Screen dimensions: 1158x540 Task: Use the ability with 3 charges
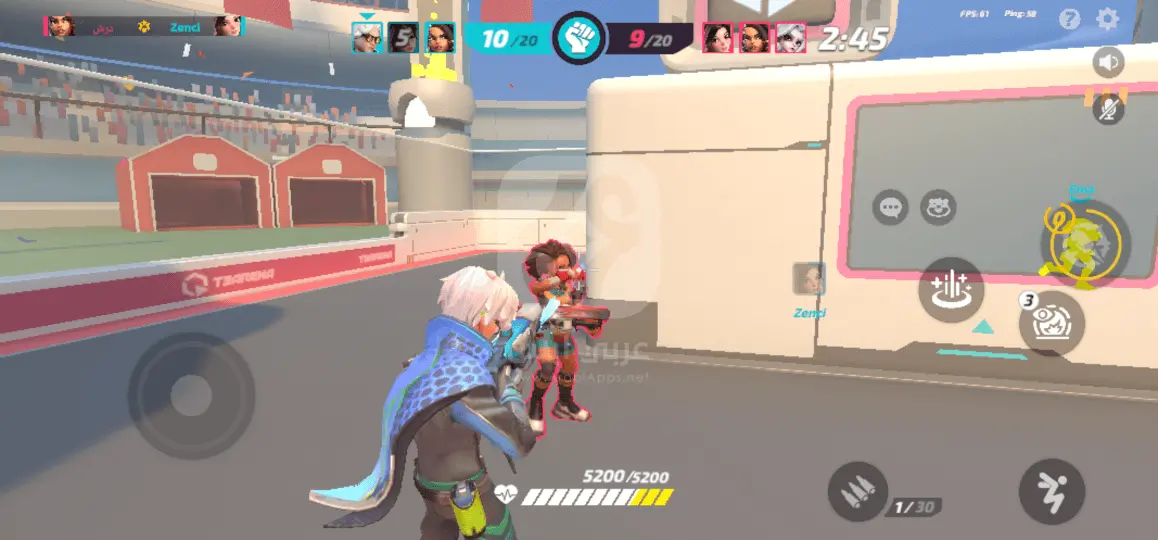tap(1052, 324)
